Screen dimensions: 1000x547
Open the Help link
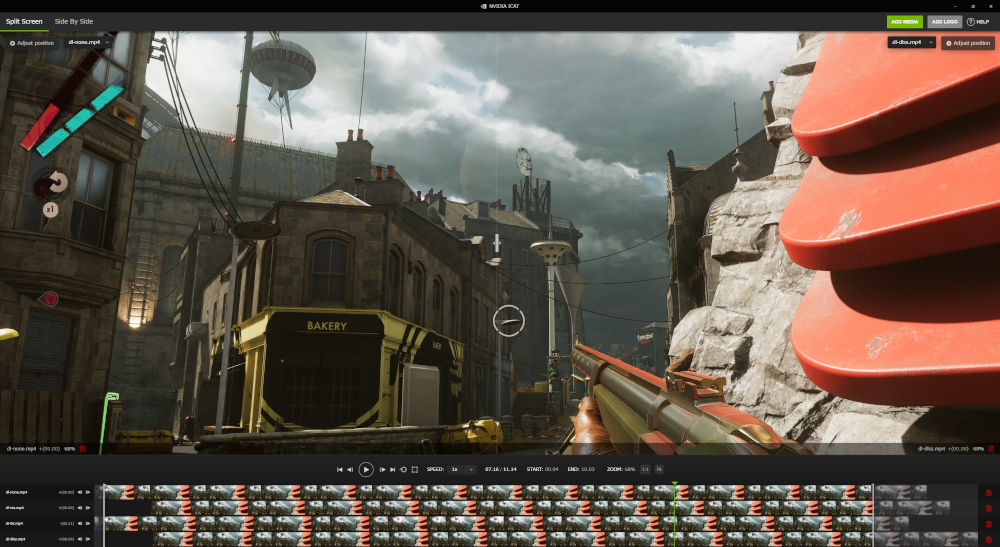(x=976, y=21)
